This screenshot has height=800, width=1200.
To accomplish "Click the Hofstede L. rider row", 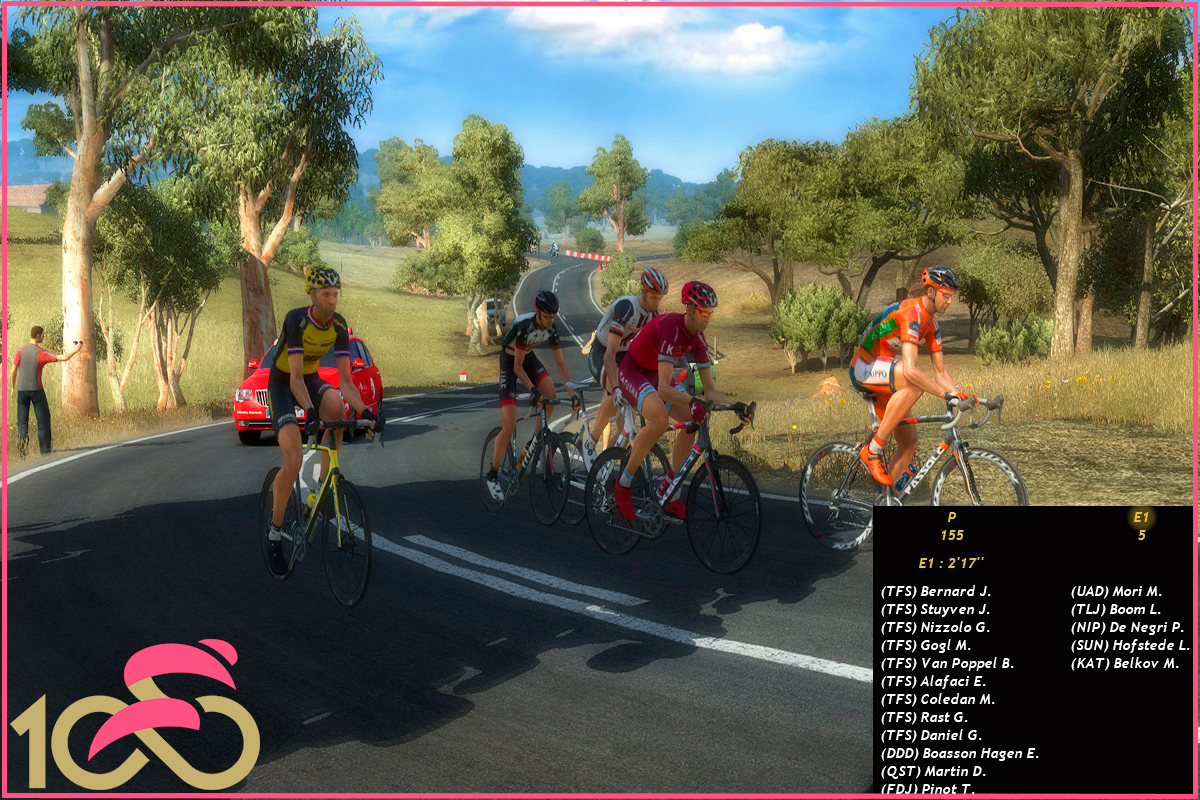I will tap(1130, 645).
